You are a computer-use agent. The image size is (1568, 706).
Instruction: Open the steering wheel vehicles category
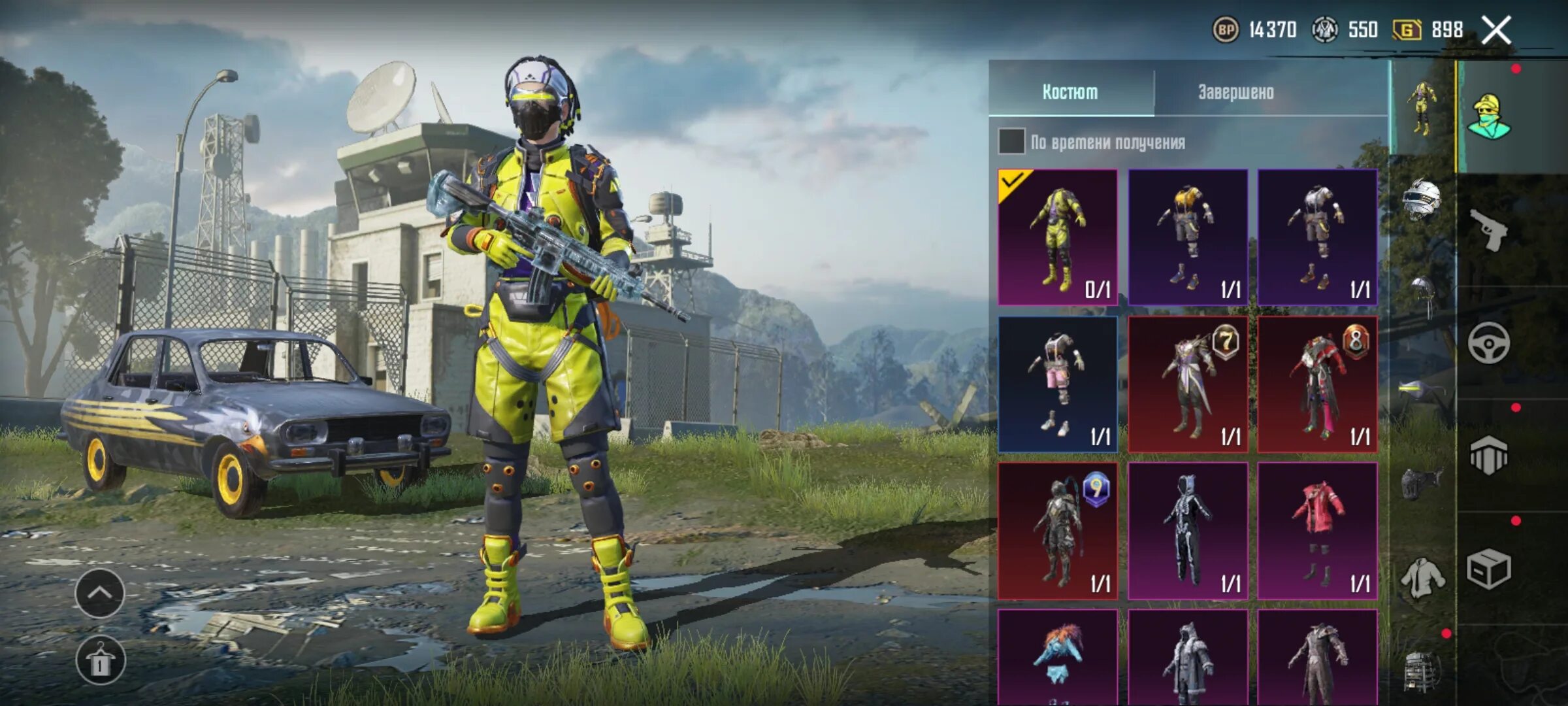(1488, 343)
